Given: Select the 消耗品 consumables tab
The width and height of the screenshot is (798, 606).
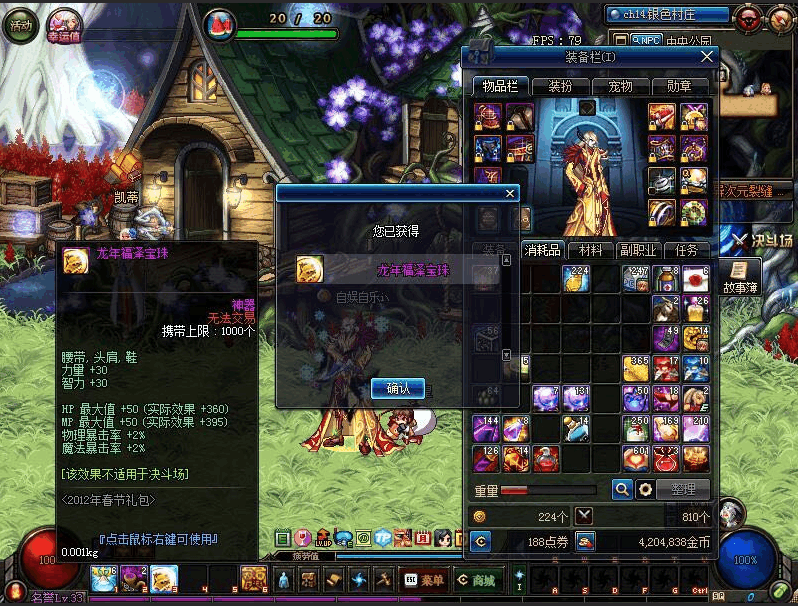Looking at the screenshot, I should point(543,250).
